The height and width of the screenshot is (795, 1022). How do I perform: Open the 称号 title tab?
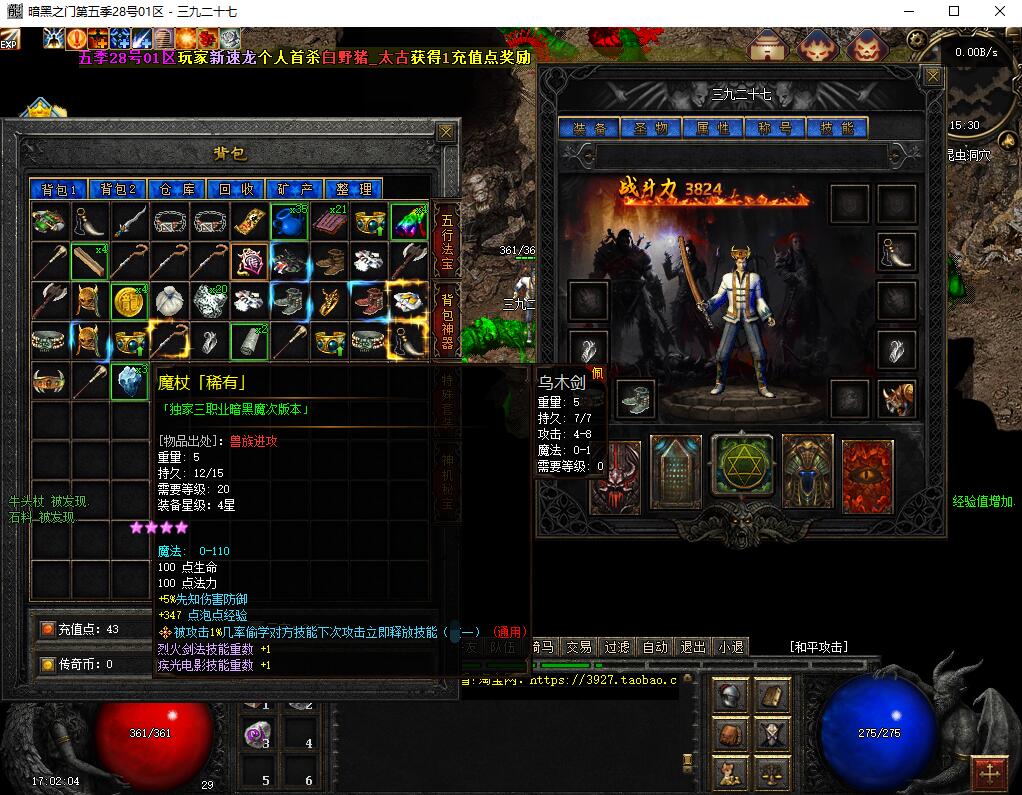pos(775,128)
